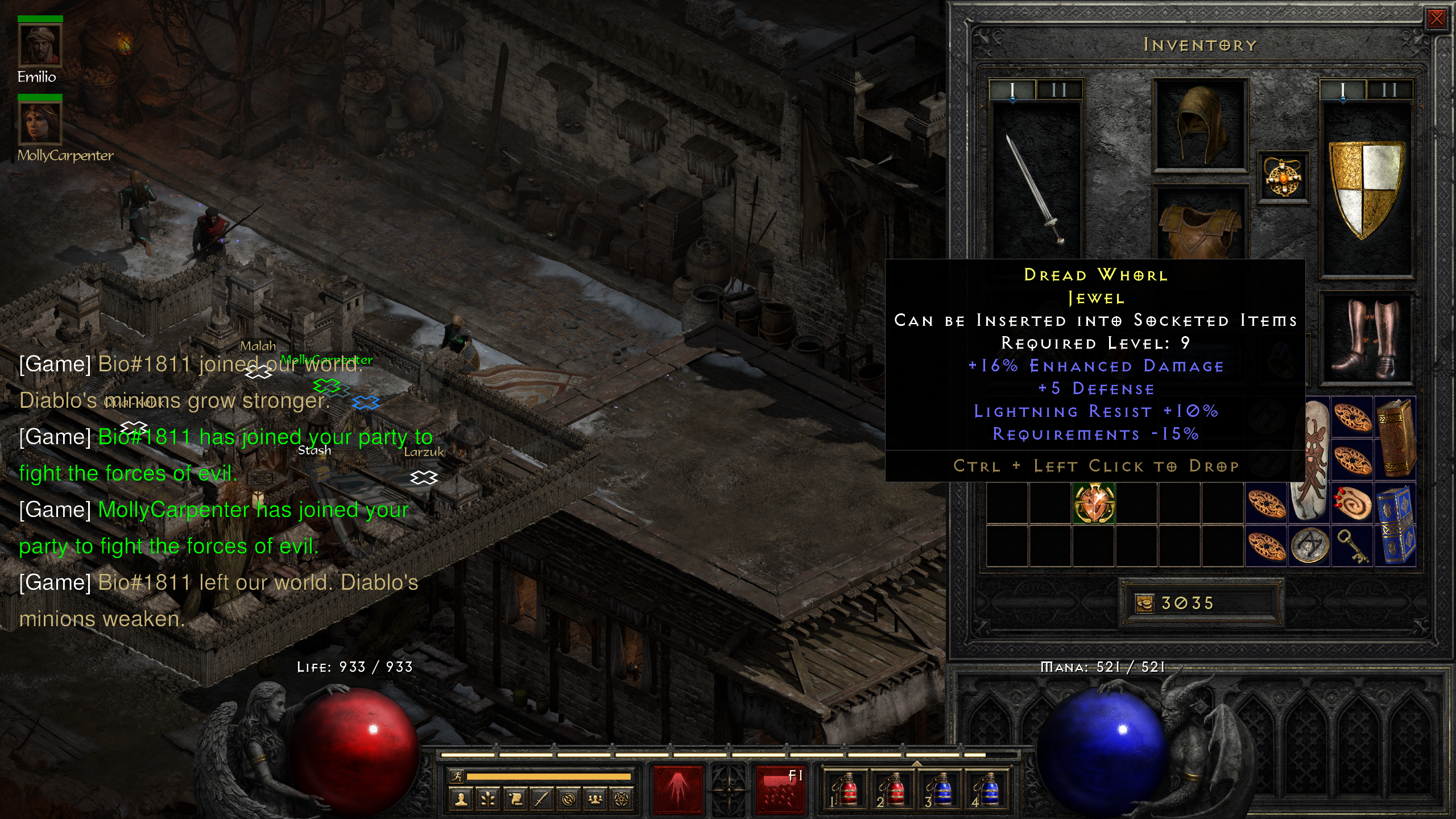Click Emilio's party portrait
Screen dimensions: 1456x819
(x=40, y=45)
